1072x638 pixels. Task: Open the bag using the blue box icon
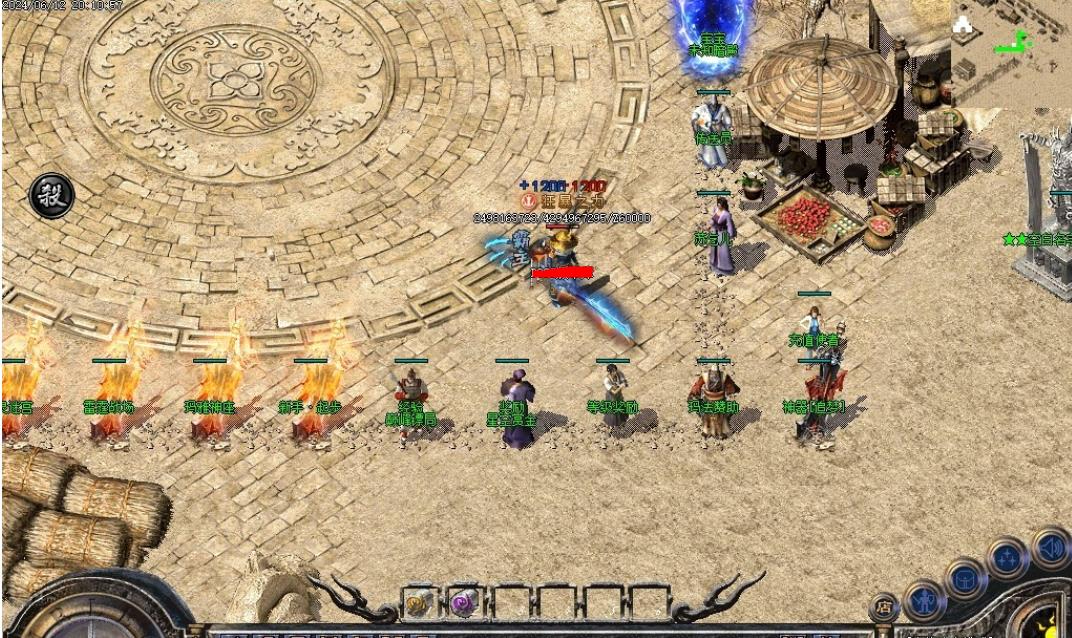pyautogui.click(x=967, y=580)
